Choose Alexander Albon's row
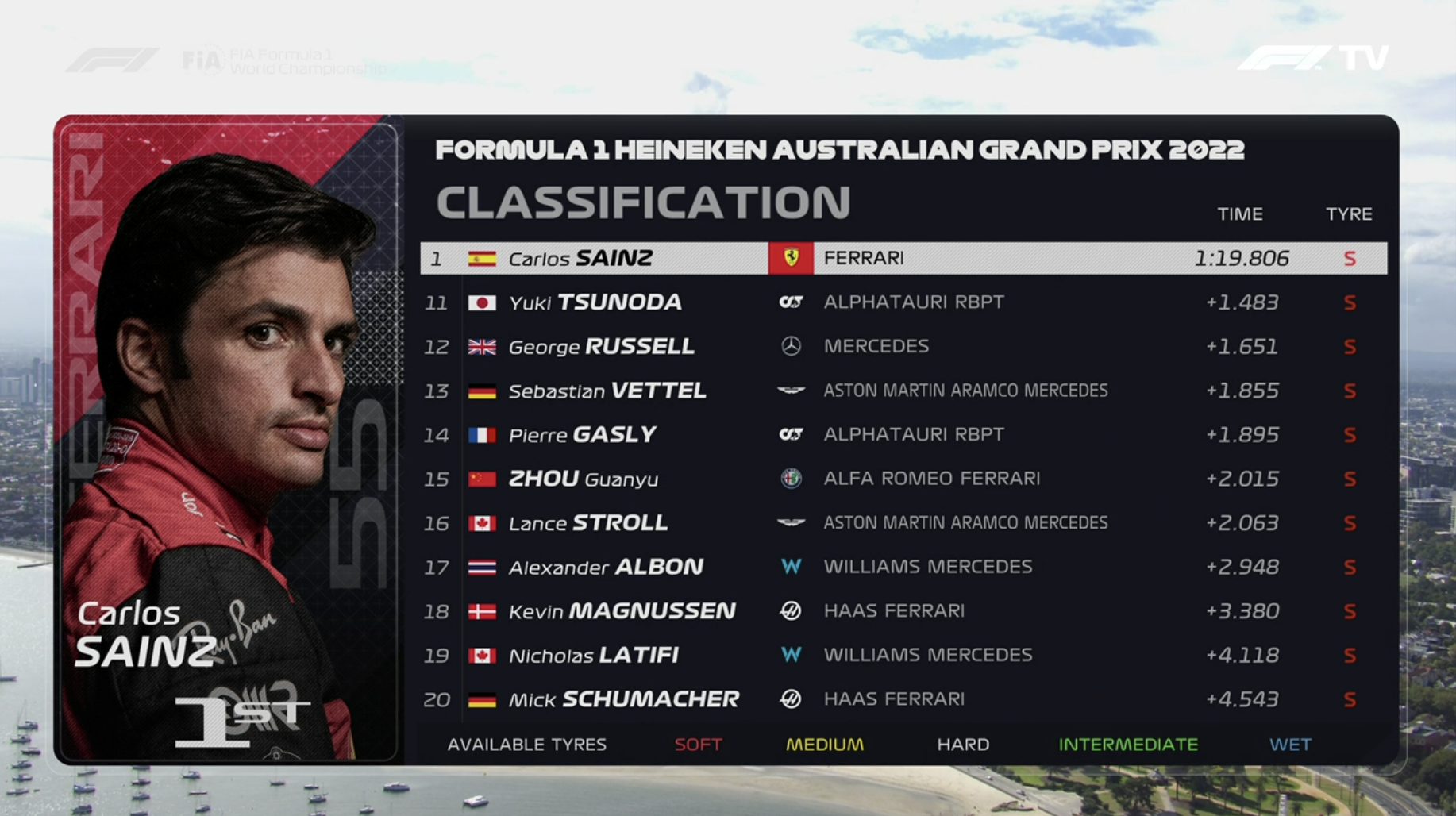The image size is (1456, 816). [x=903, y=567]
